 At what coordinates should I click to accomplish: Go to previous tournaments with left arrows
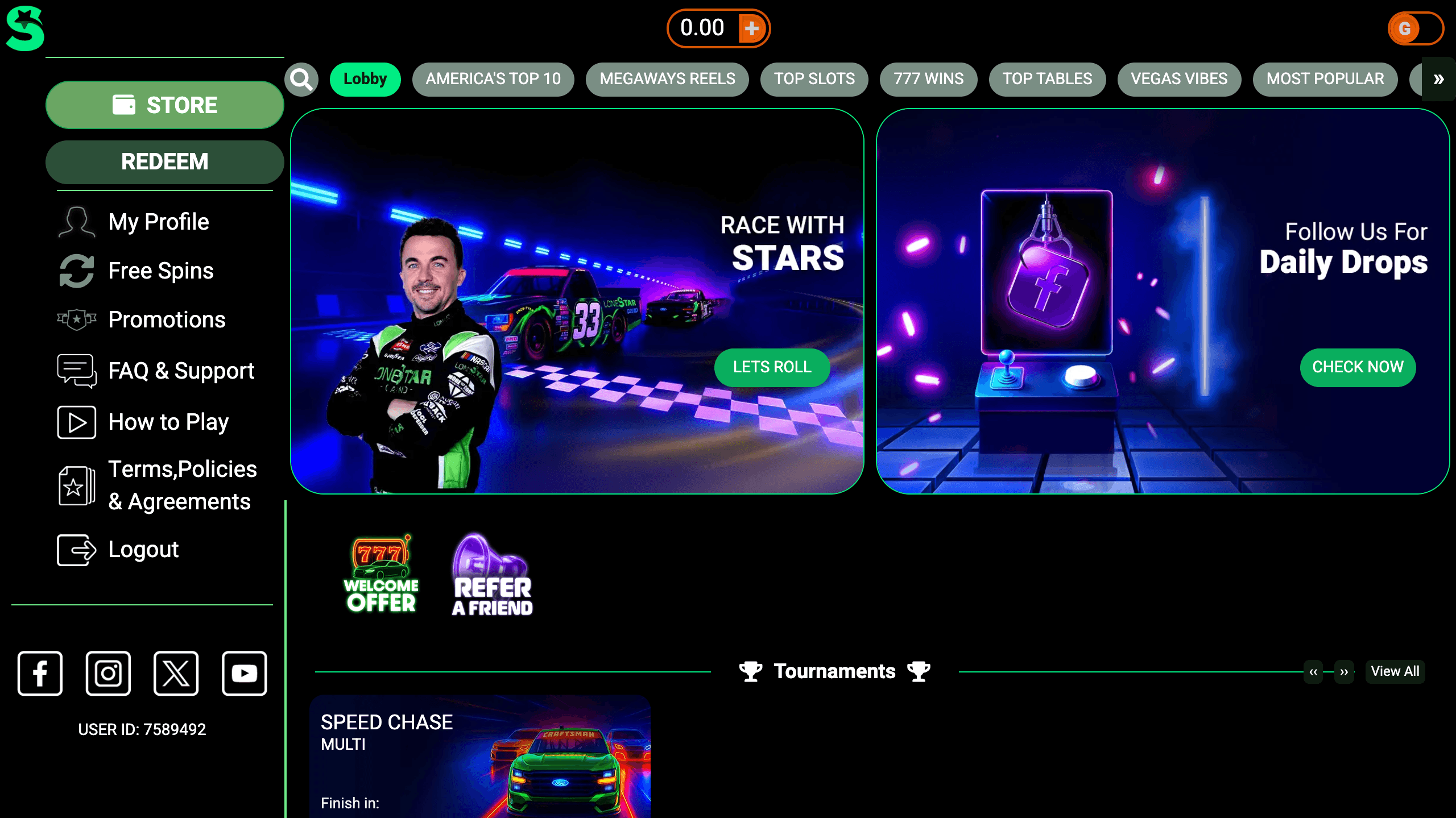click(1313, 672)
